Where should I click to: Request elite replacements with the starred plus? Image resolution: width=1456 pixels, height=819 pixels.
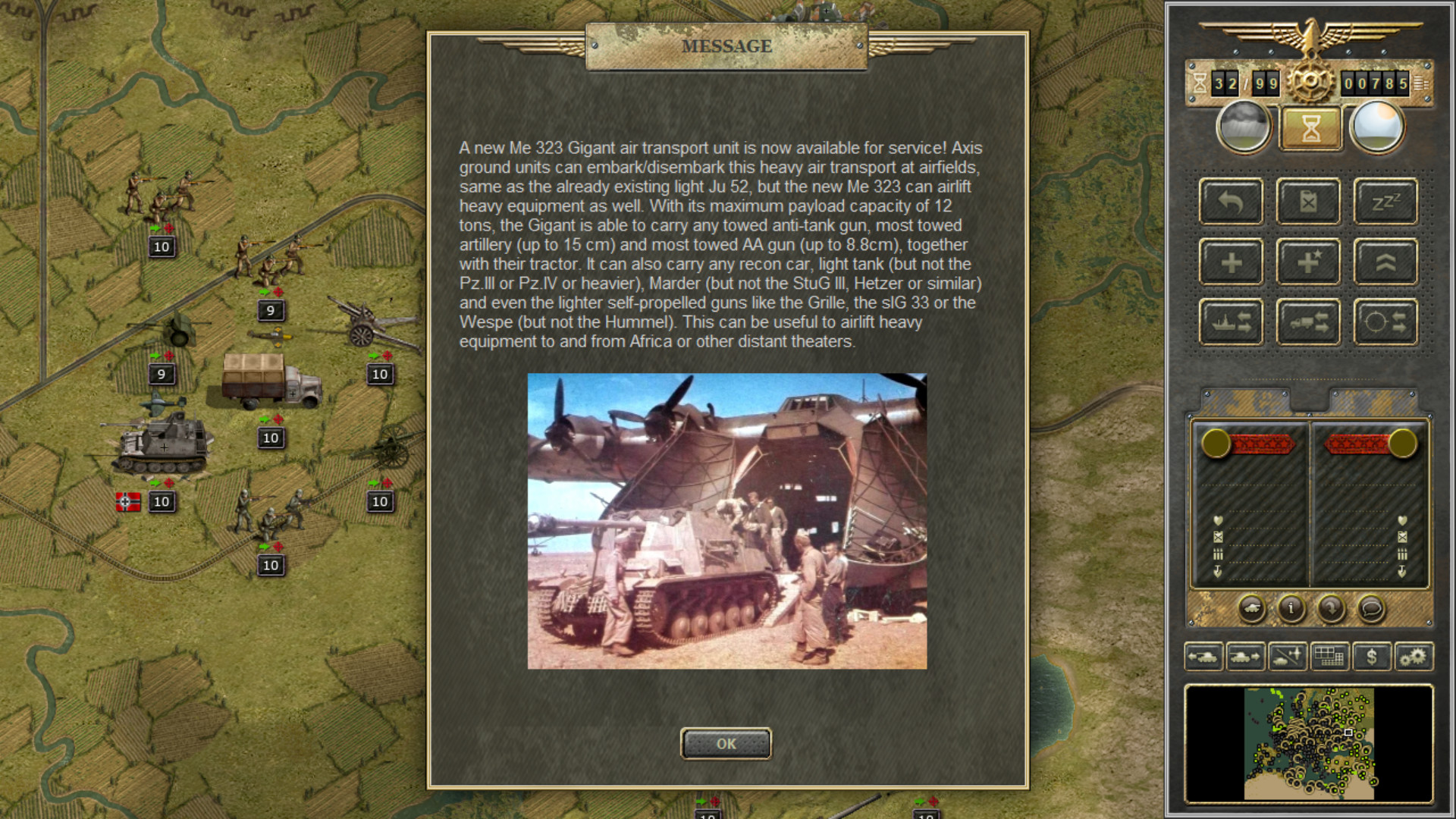(x=1308, y=262)
